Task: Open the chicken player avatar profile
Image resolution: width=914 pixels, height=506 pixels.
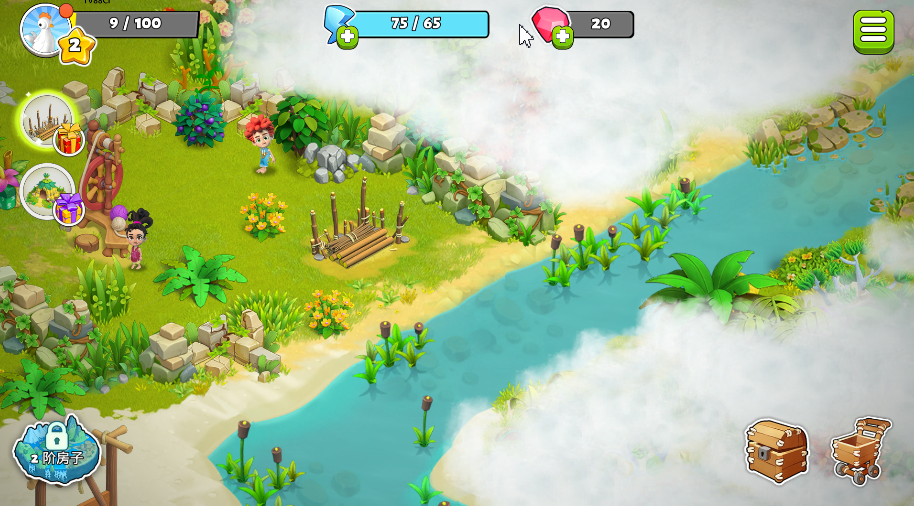Action: [44, 27]
